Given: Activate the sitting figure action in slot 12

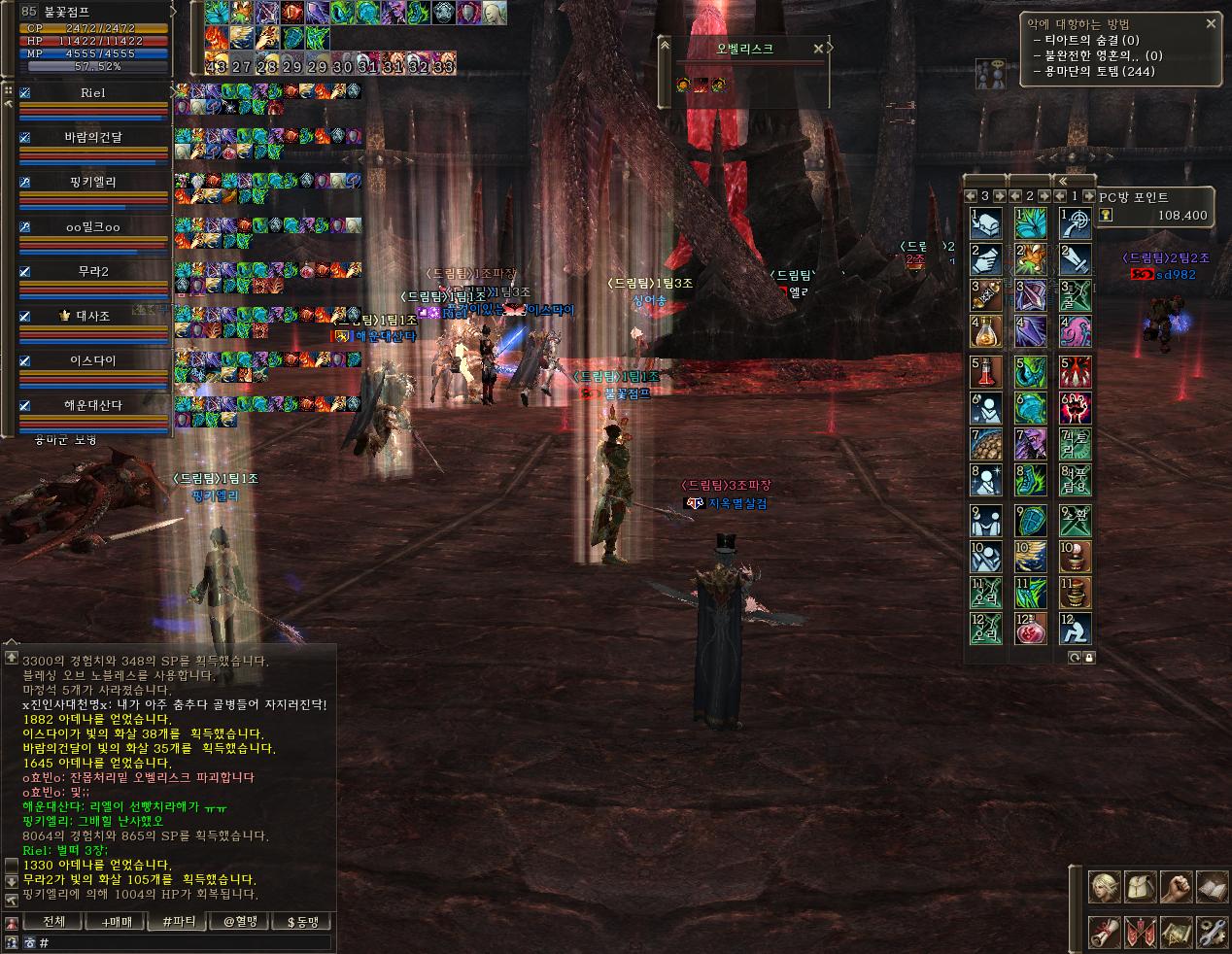Looking at the screenshot, I should [1075, 629].
